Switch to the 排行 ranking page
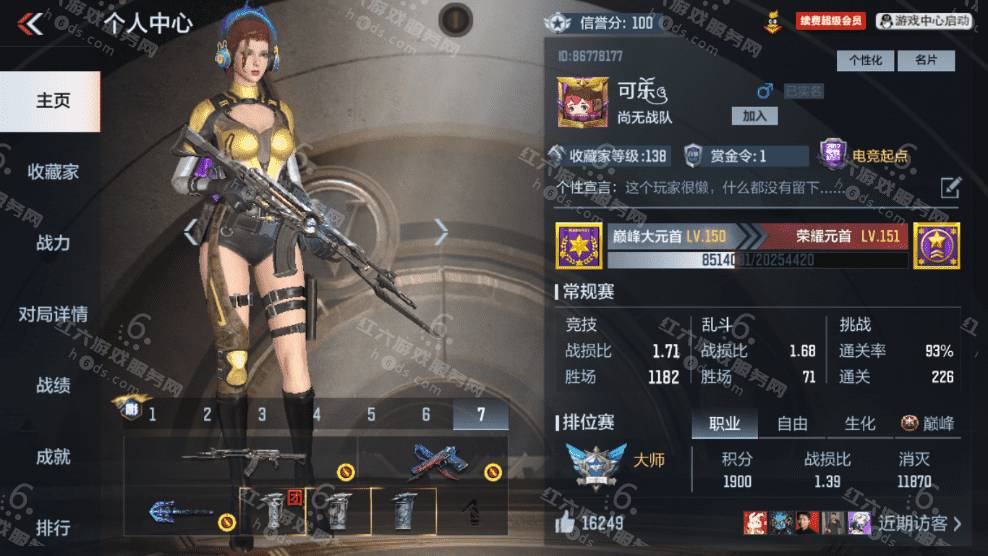This screenshot has width=988, height=556. [52, 527]
